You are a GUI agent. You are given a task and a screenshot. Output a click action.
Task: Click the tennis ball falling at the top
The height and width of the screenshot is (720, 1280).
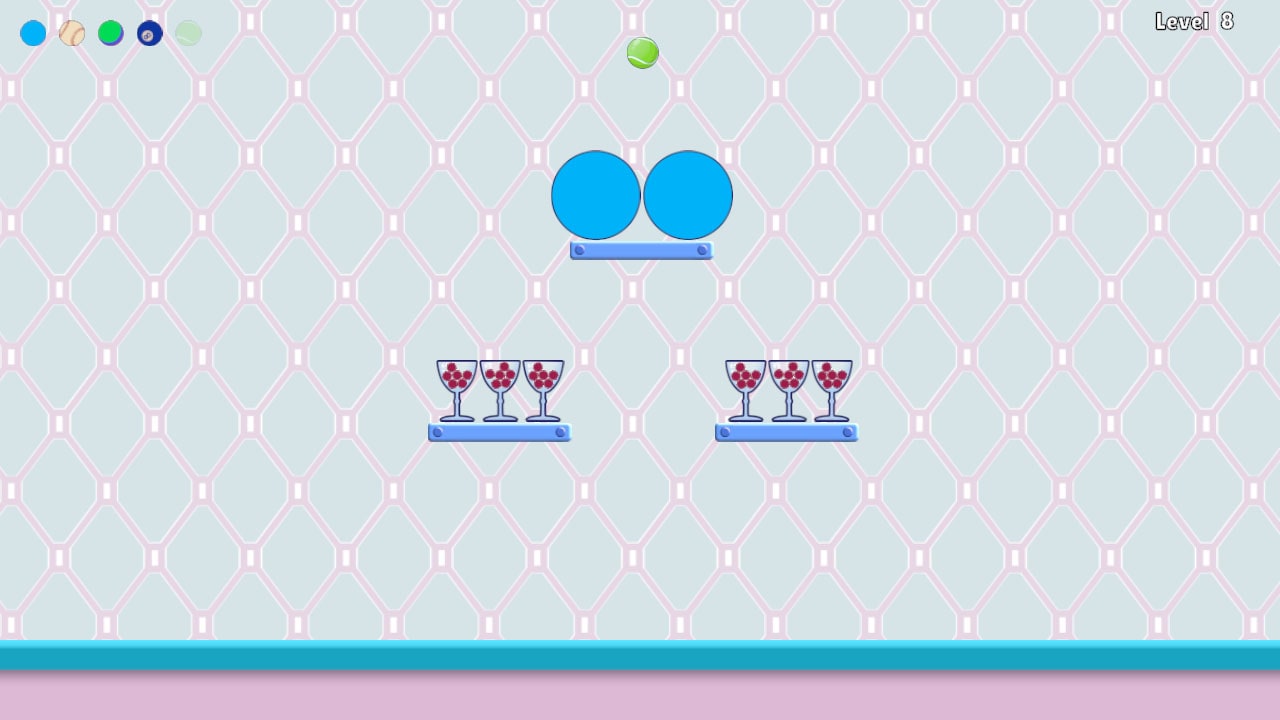642,53
